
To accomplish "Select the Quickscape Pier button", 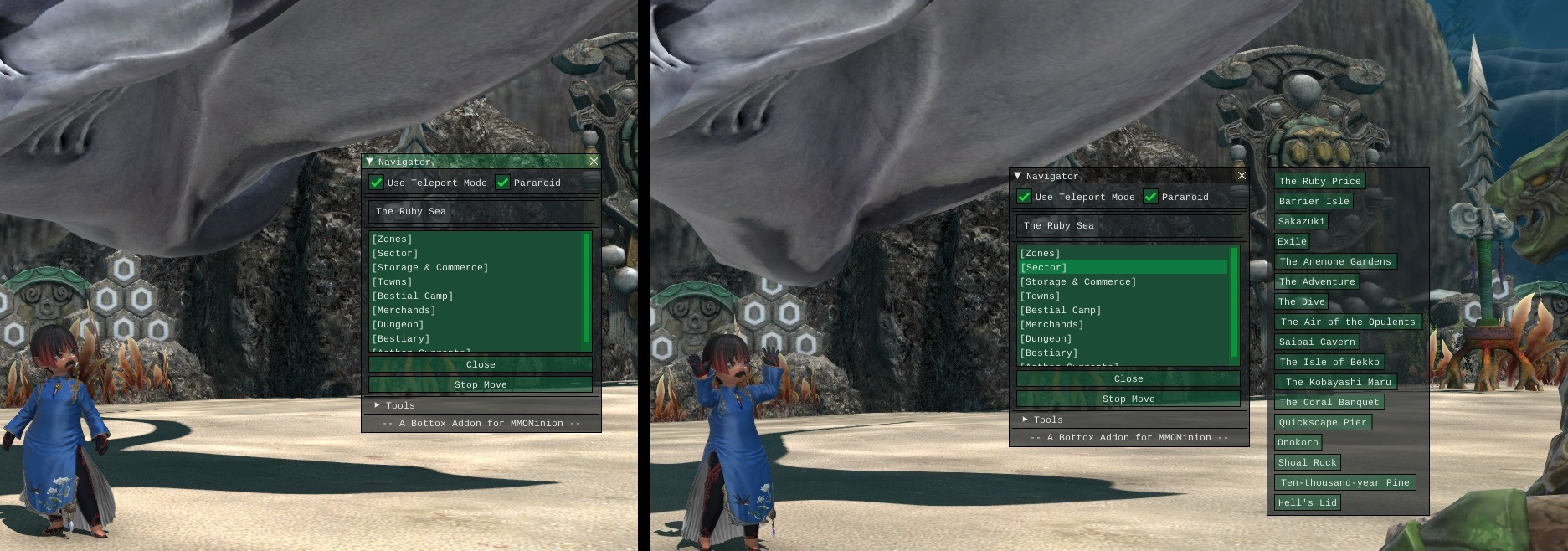I will click(x=1322, y=422).
